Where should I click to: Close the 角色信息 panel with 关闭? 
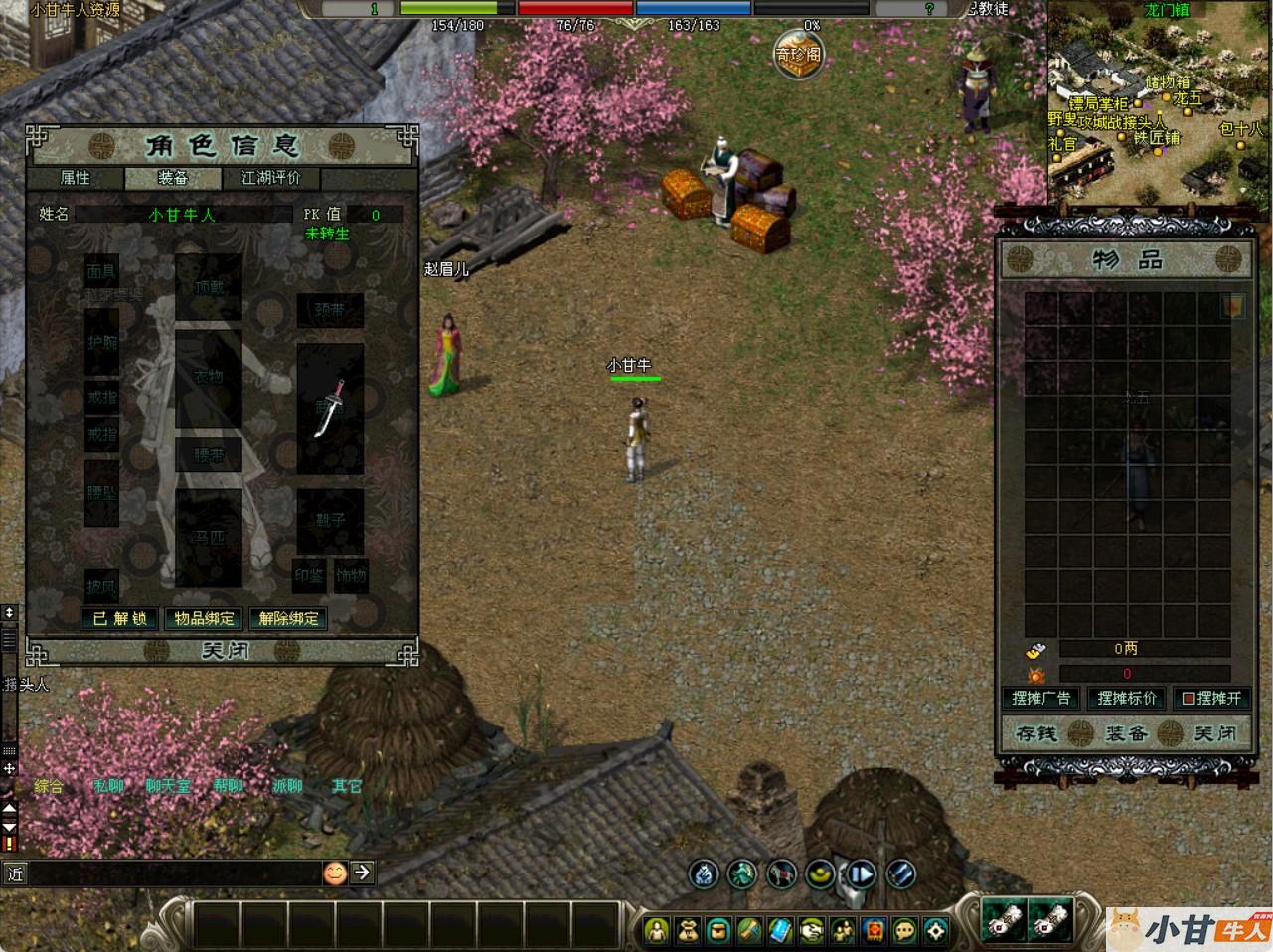(226, 651)
